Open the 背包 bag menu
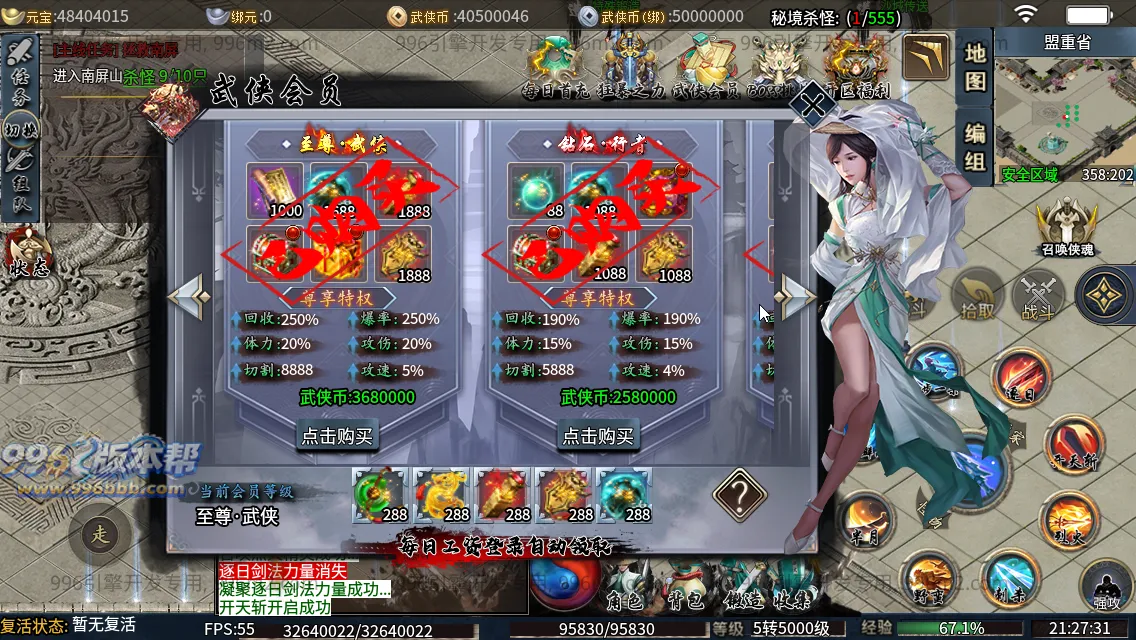Image resolution: width=1136 pixels, height=640 pixels. tap(681, 601)
